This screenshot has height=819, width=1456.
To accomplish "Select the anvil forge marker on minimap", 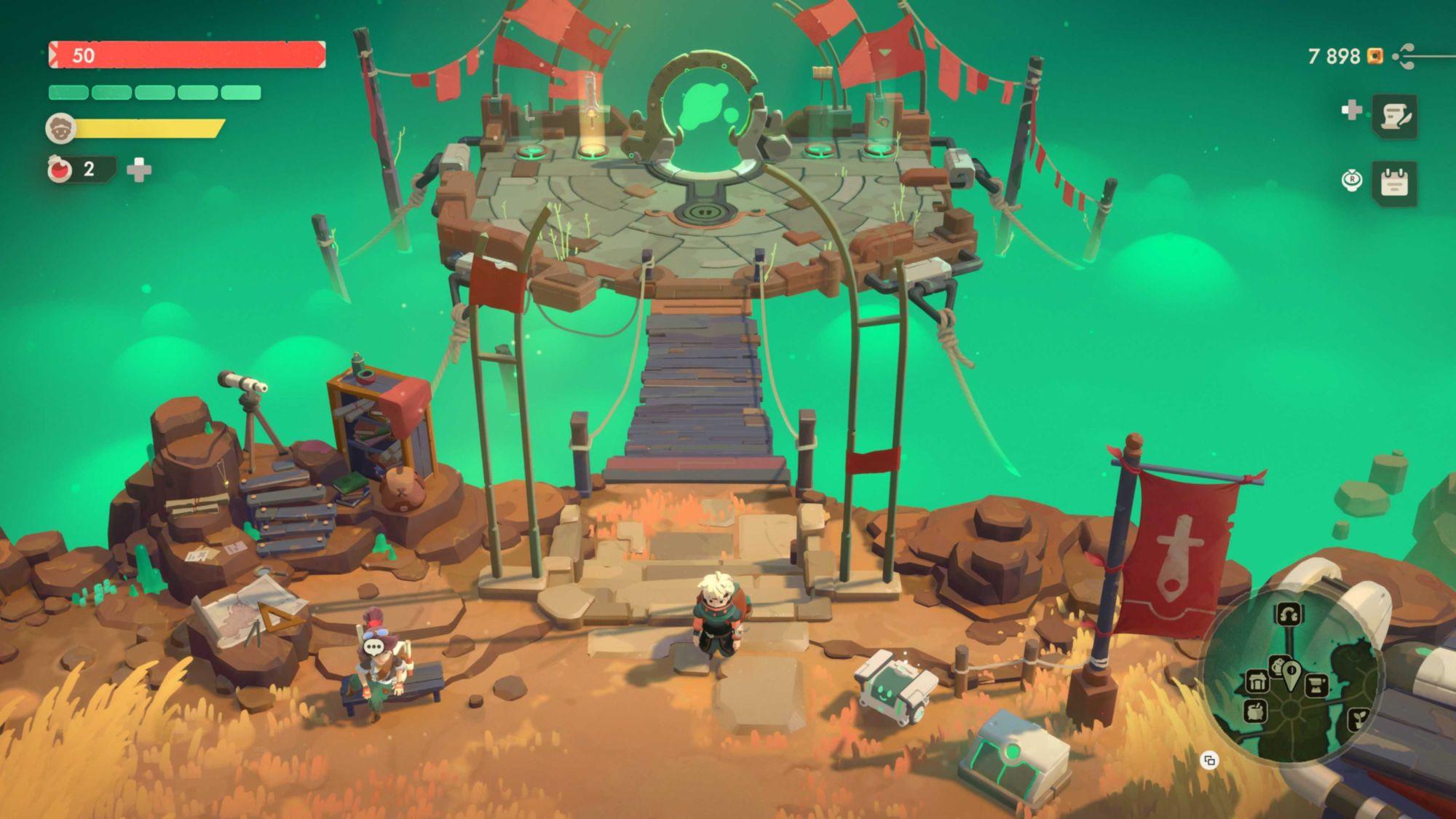I will (x=1316, y=685).
